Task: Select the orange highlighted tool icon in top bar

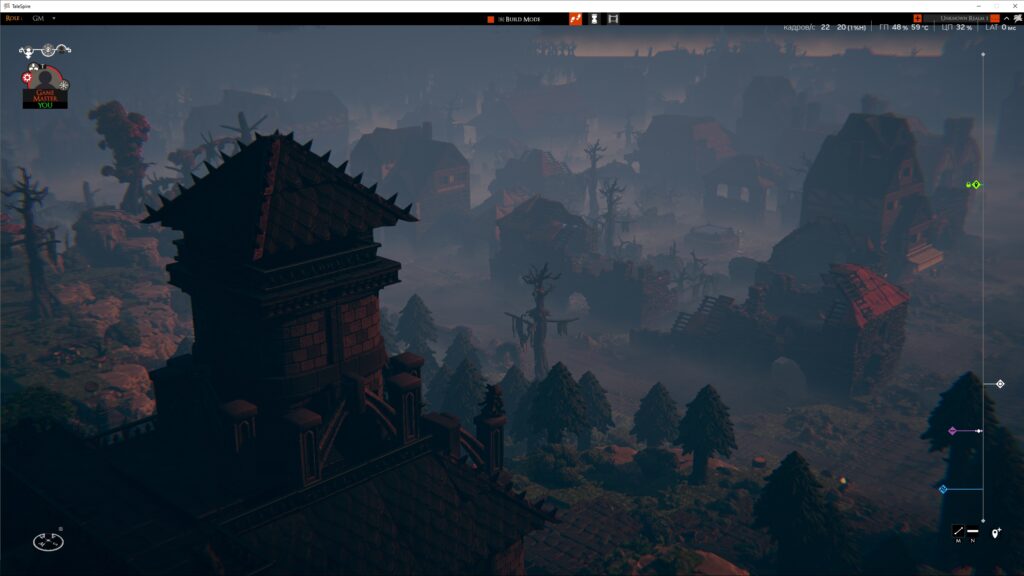Action: (x=575, y=18)
